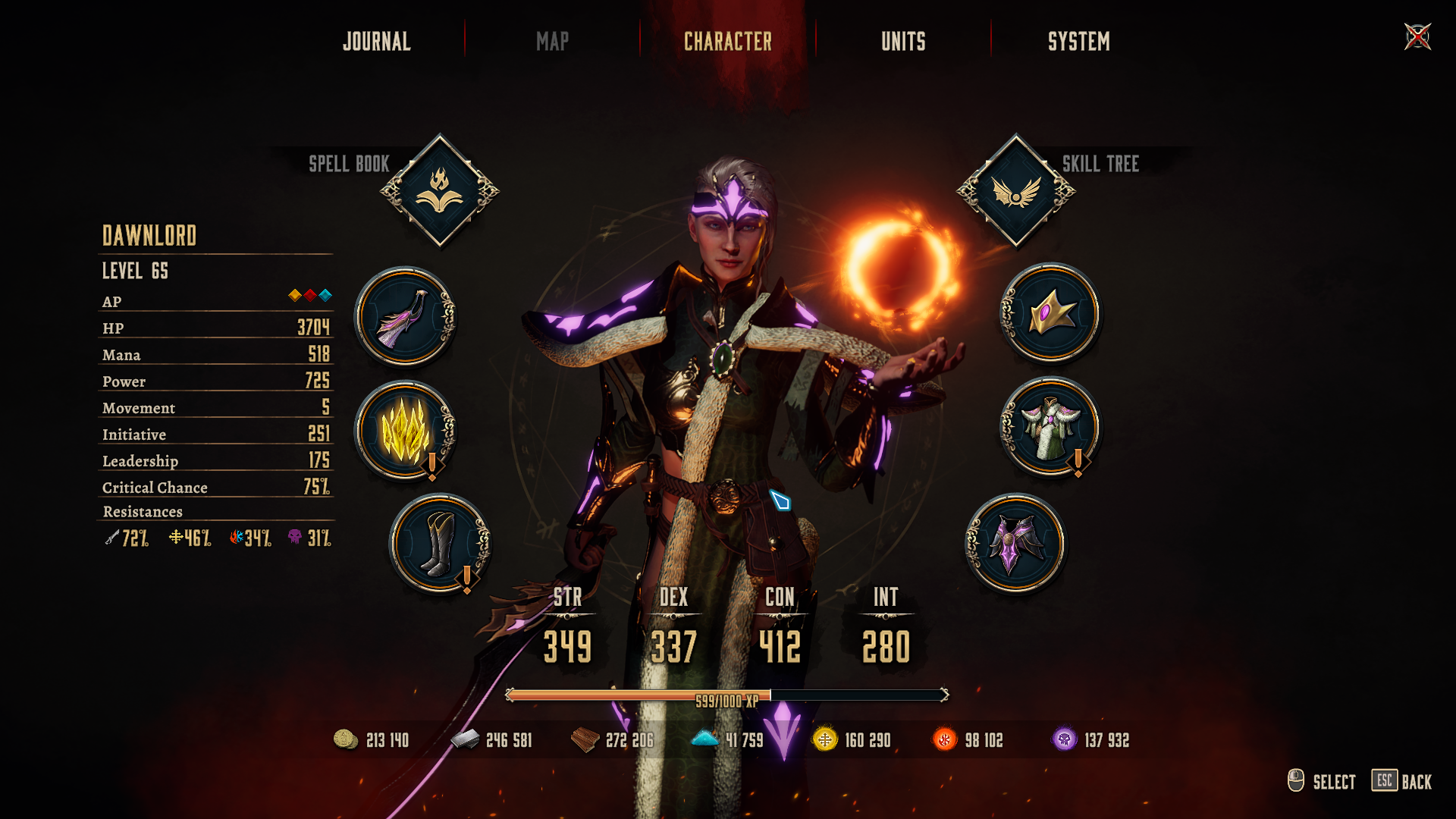This screenshot has width=1456, height=819.
Task: Choose the purple winged armor slot
Action: coord(1015,543)
